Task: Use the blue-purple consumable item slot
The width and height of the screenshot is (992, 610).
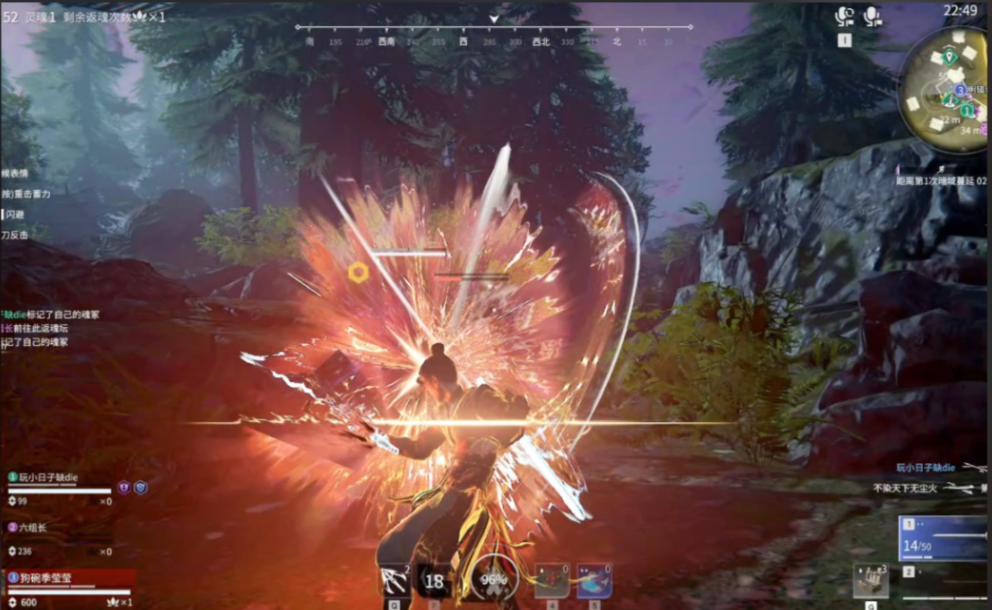Action: (594, 581)
